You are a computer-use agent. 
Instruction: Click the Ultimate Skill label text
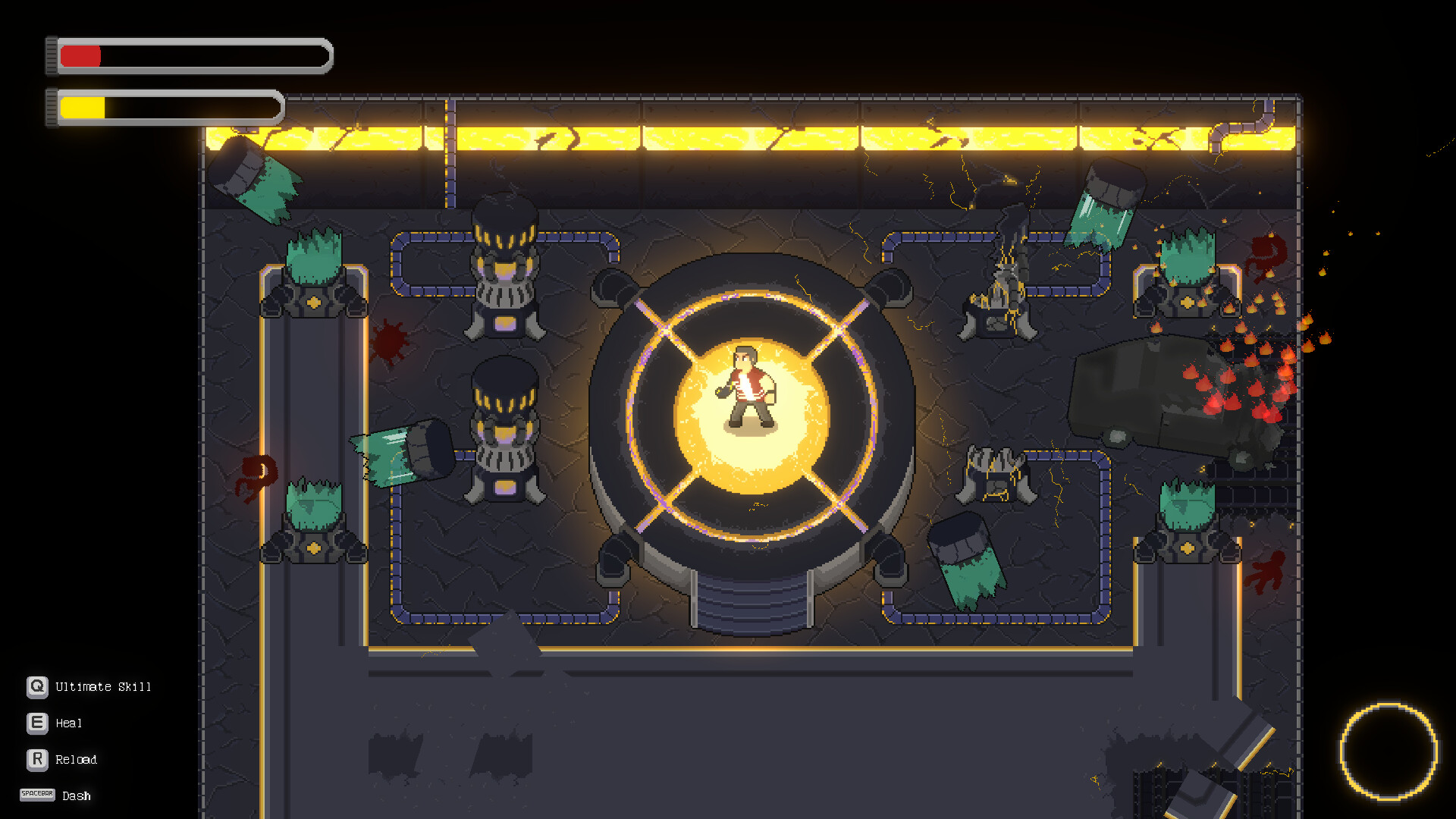coord(102,687)
